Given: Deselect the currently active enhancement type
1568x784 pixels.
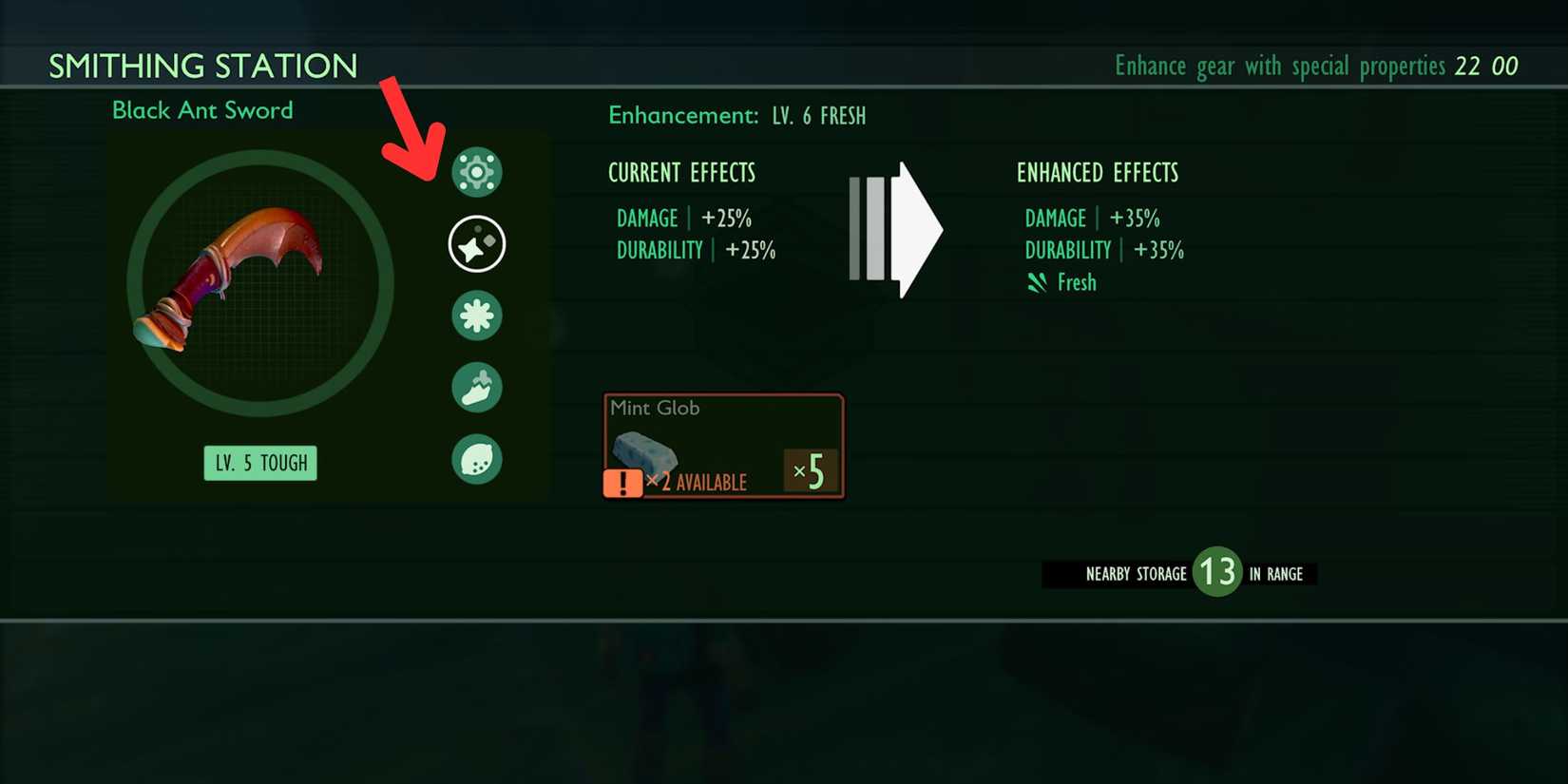Looking at the screenshot, I should point(477,243).
